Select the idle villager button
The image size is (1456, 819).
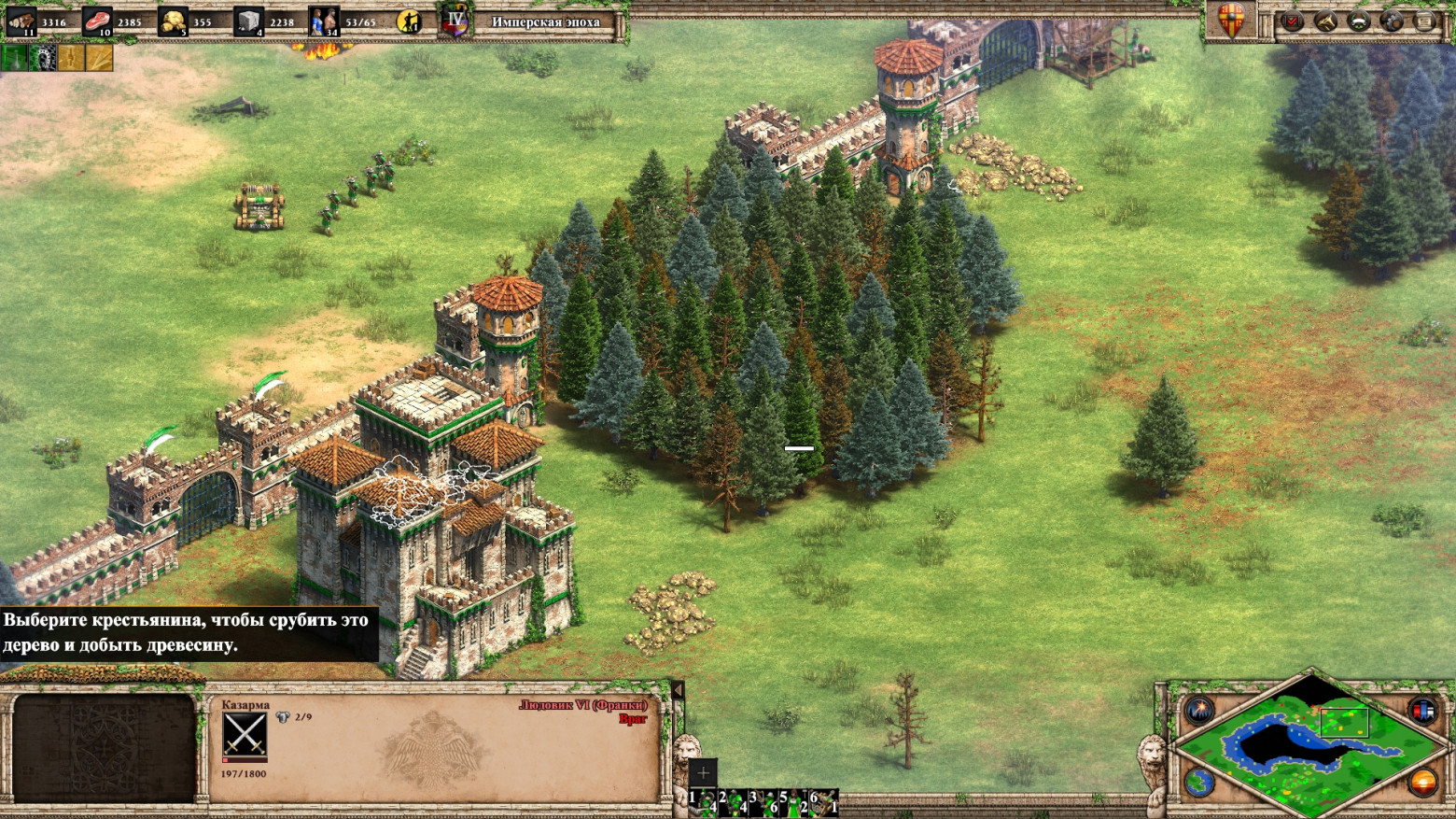point(409,21)
